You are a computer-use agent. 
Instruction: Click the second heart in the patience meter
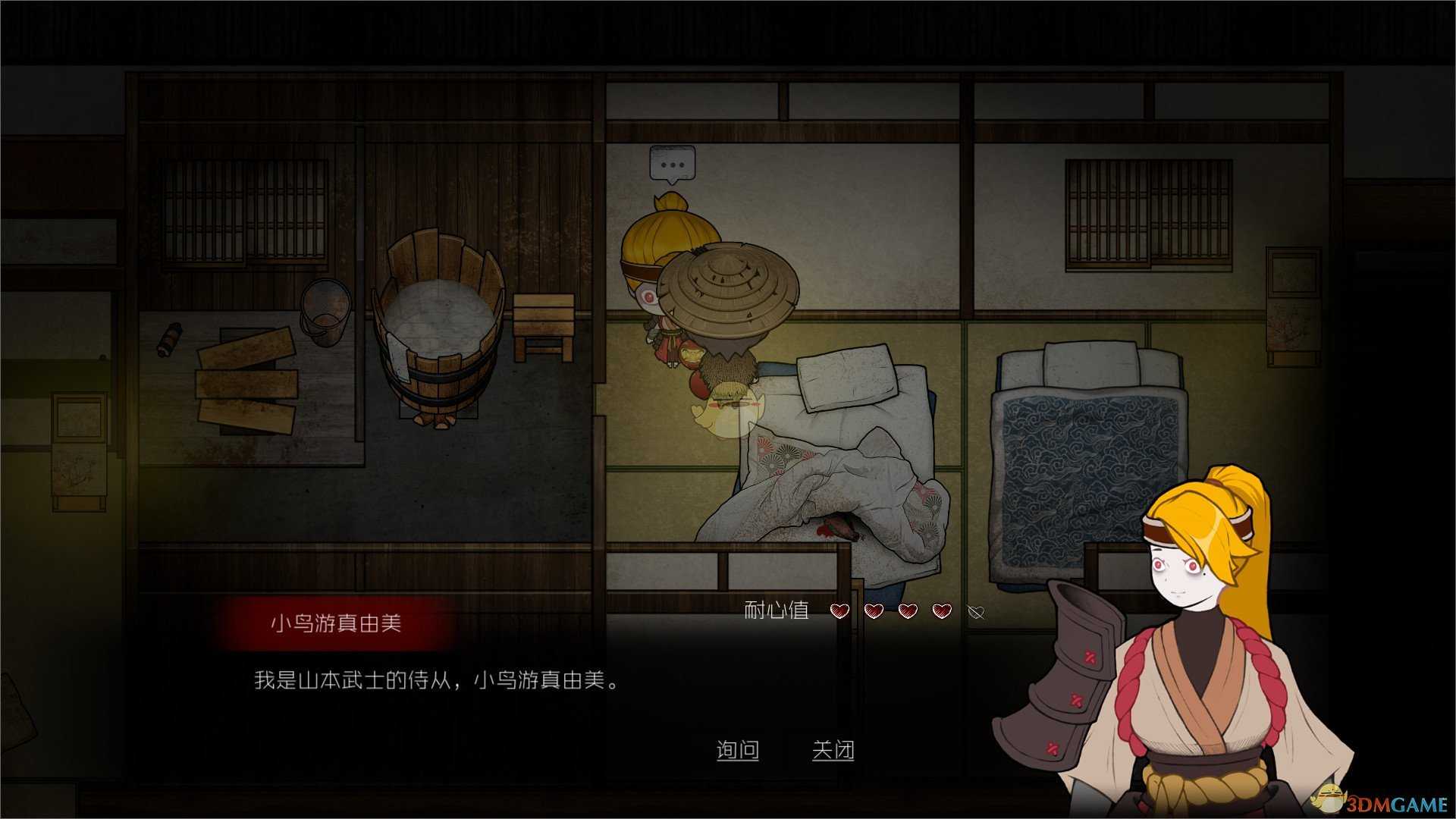872,611
